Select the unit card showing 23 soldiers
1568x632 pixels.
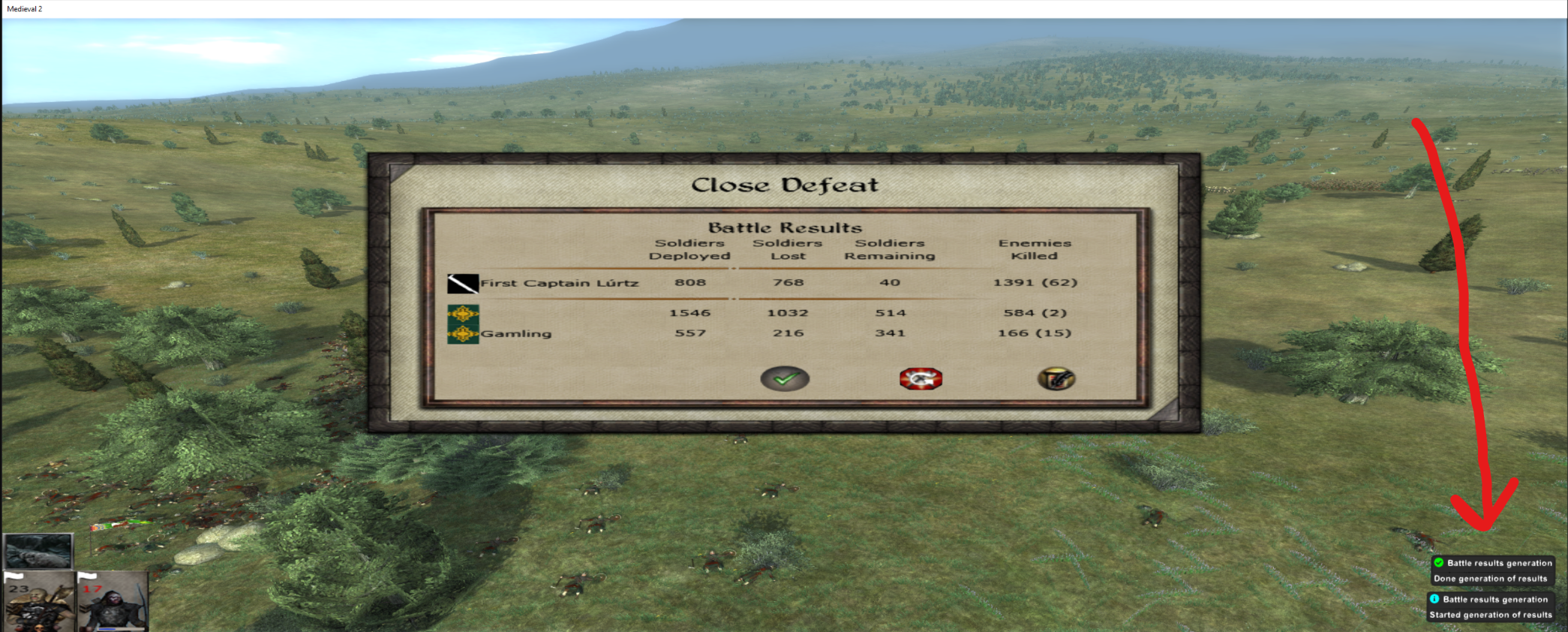(39, 602)
